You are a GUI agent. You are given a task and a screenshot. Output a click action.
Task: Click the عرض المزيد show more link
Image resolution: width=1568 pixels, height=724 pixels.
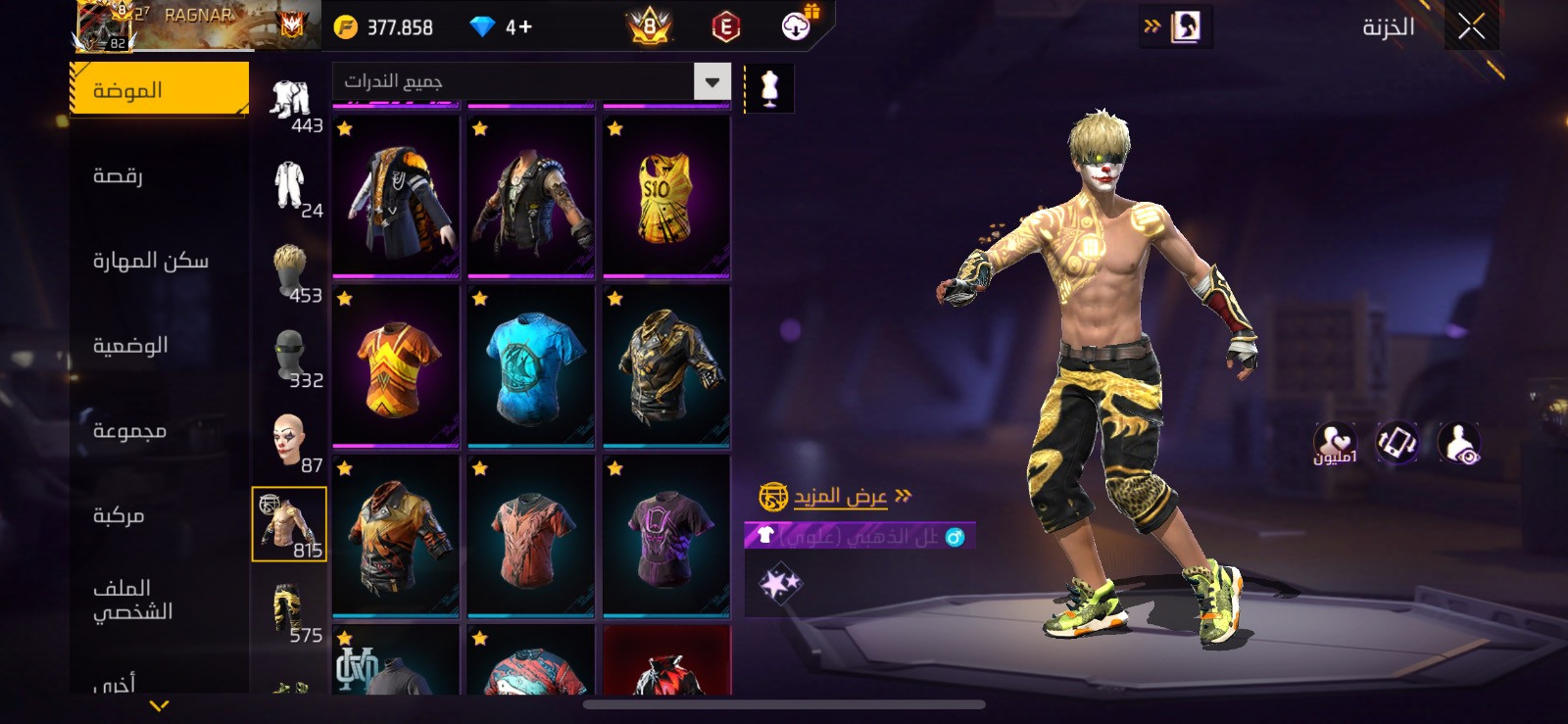click(840, 497)
